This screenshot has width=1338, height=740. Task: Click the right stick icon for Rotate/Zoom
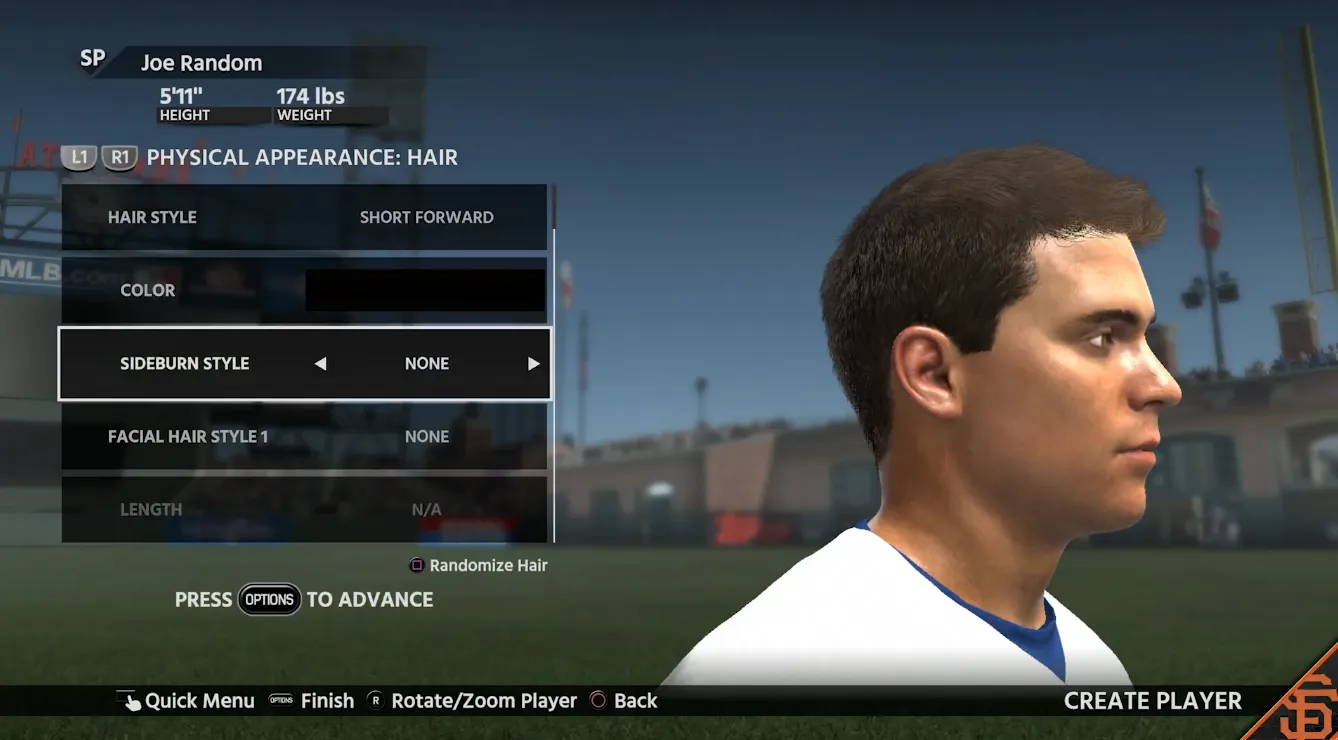click(375, 701)
